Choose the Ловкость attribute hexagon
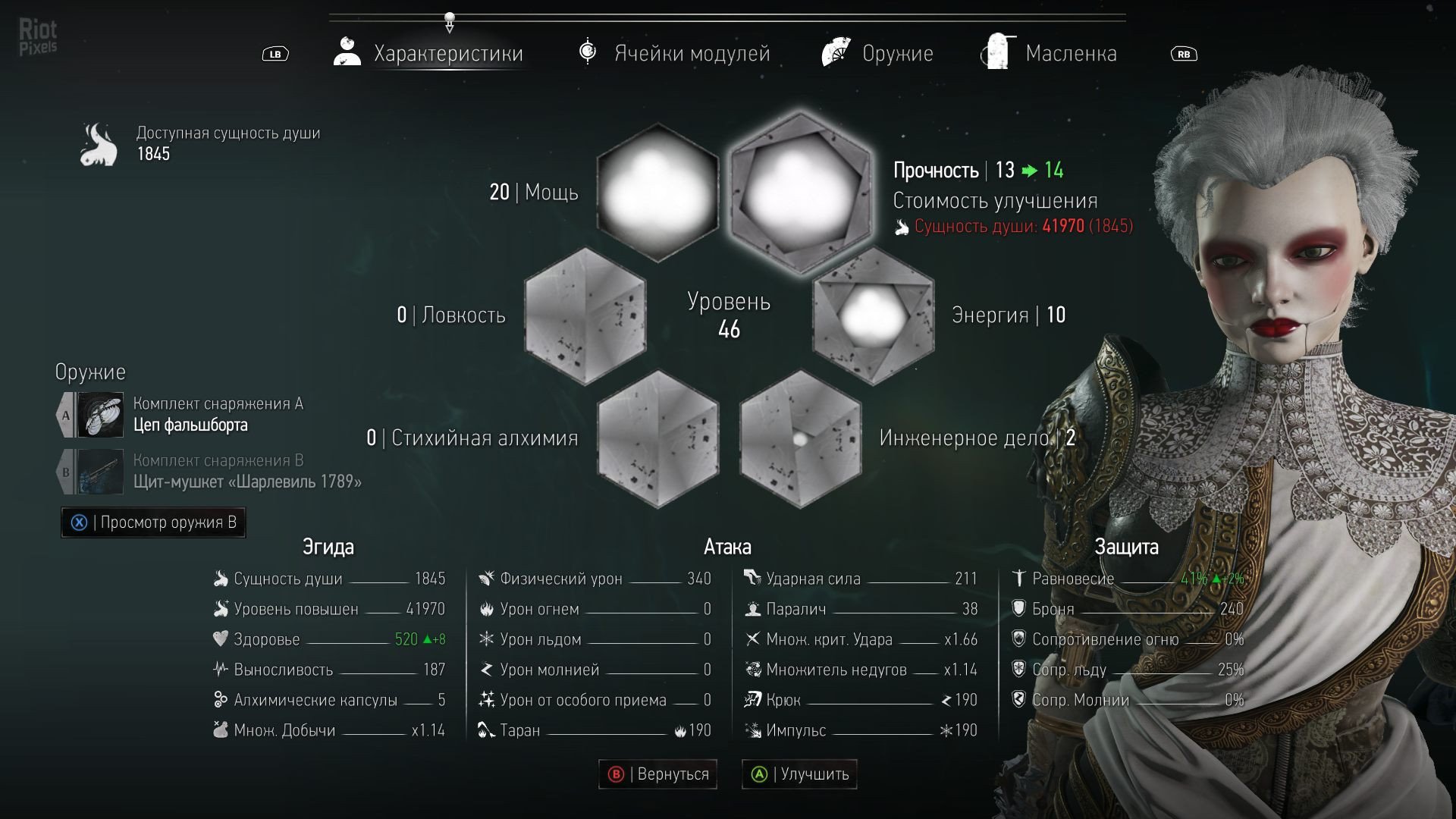Viewport: 1456px width, 819px height. (x=585, y=315)
